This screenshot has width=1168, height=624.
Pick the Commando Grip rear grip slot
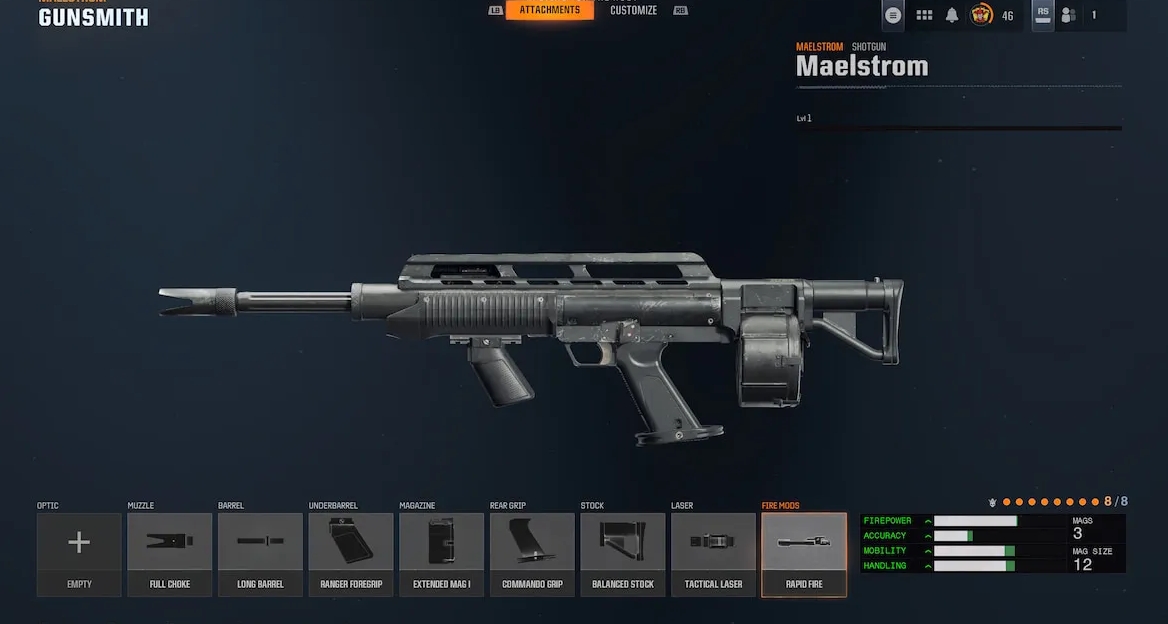532,554
